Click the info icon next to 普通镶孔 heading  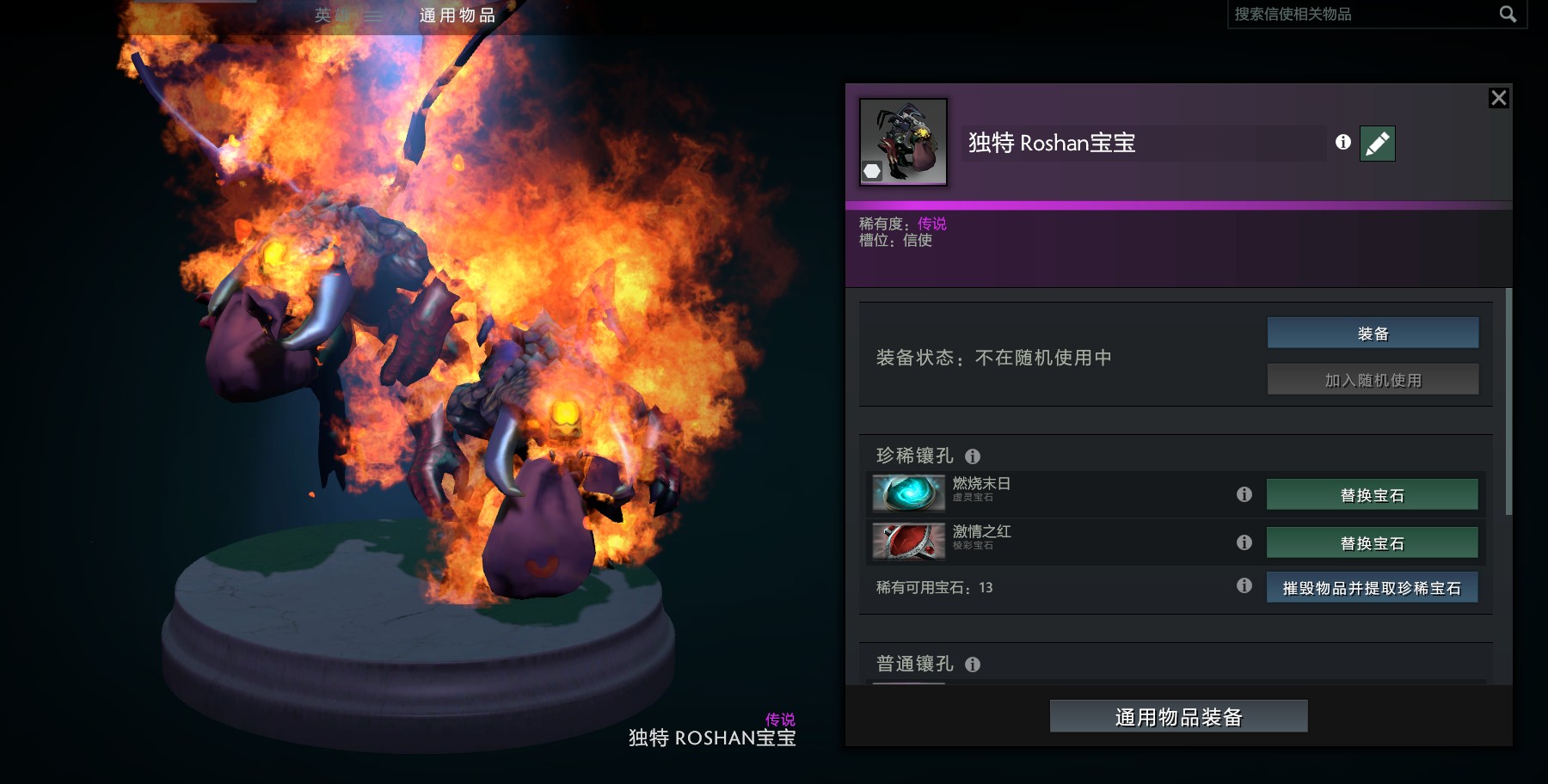pos(973,664)
